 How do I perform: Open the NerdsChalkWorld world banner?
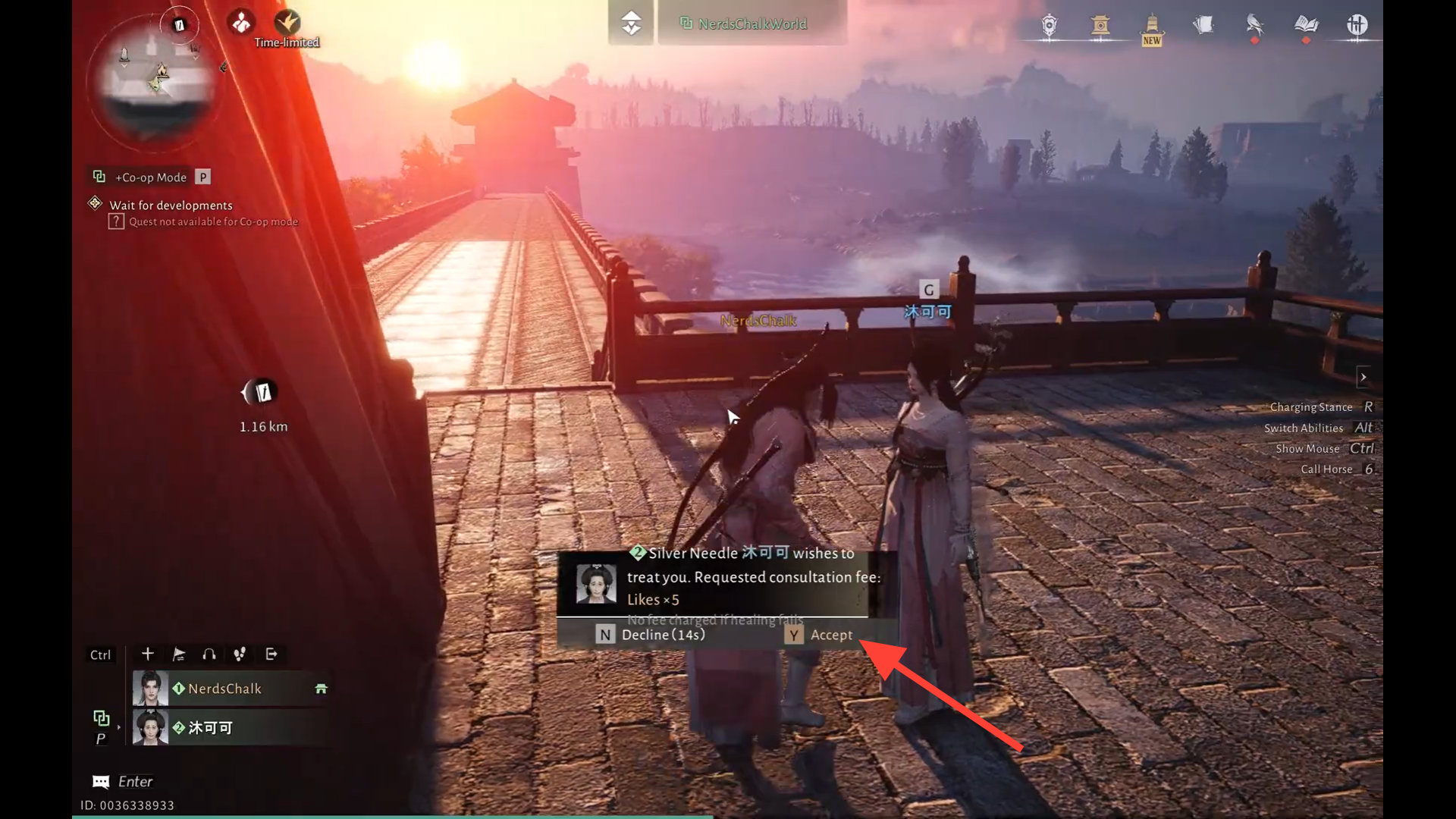[x=751, y=24]
